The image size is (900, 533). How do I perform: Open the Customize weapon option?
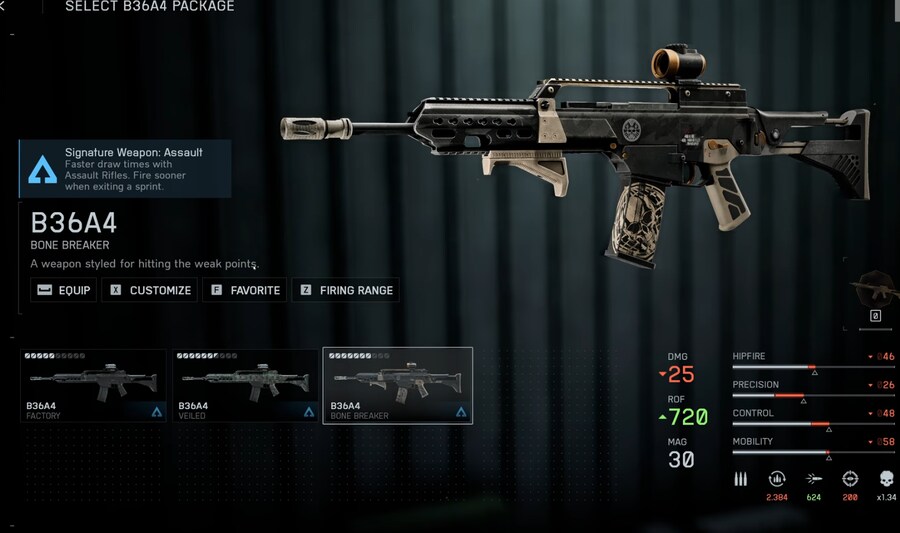tap(150, 290)
